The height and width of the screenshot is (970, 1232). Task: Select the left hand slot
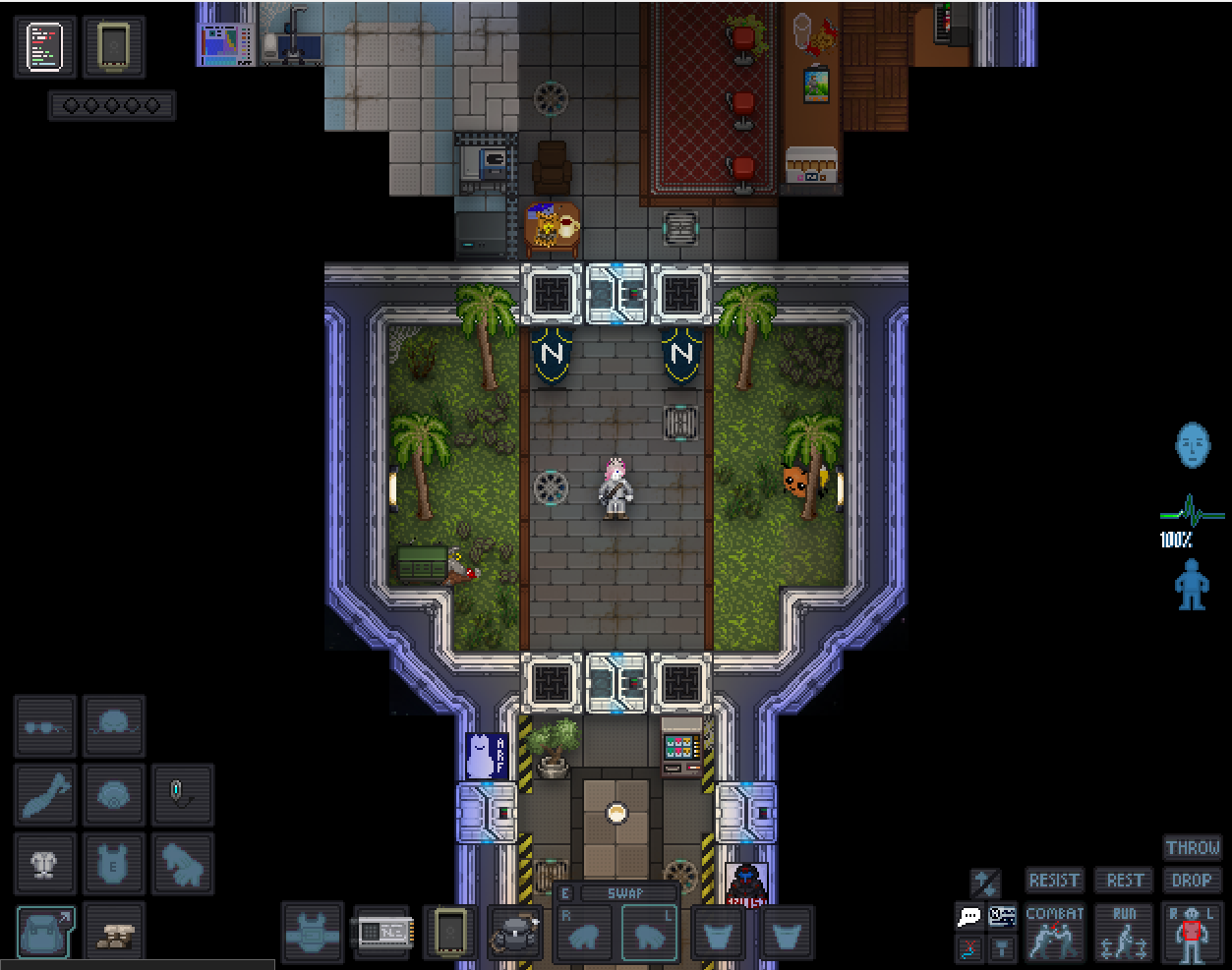[x=649, y=934]
